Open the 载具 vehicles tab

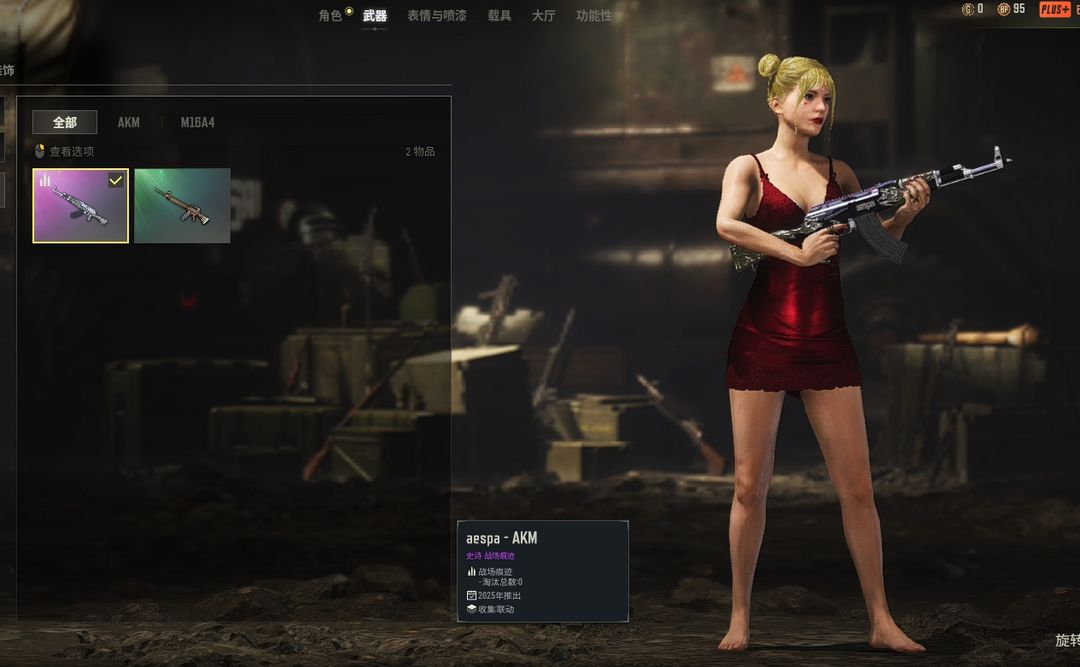[x=499, y=15]
